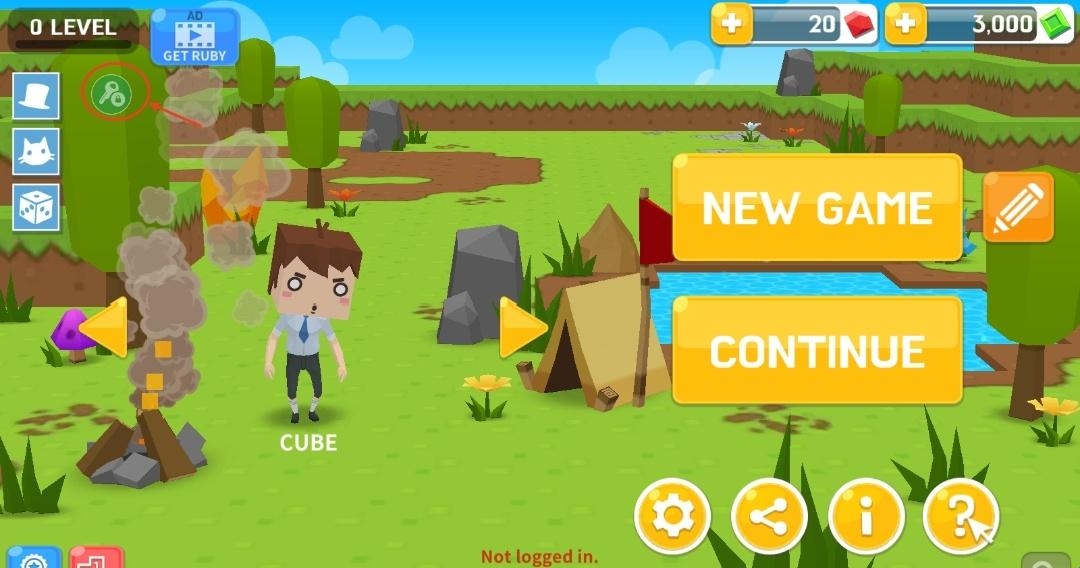1080x568 pixels.
Task: Open help with the question mark button
Action: pyautogui.click(x=960, y=517)
